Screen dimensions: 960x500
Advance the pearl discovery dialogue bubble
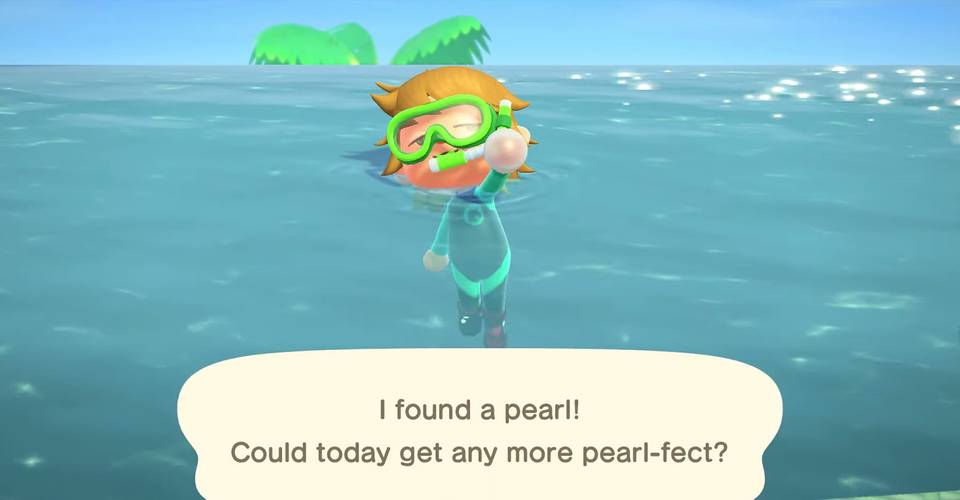point(479,430)
